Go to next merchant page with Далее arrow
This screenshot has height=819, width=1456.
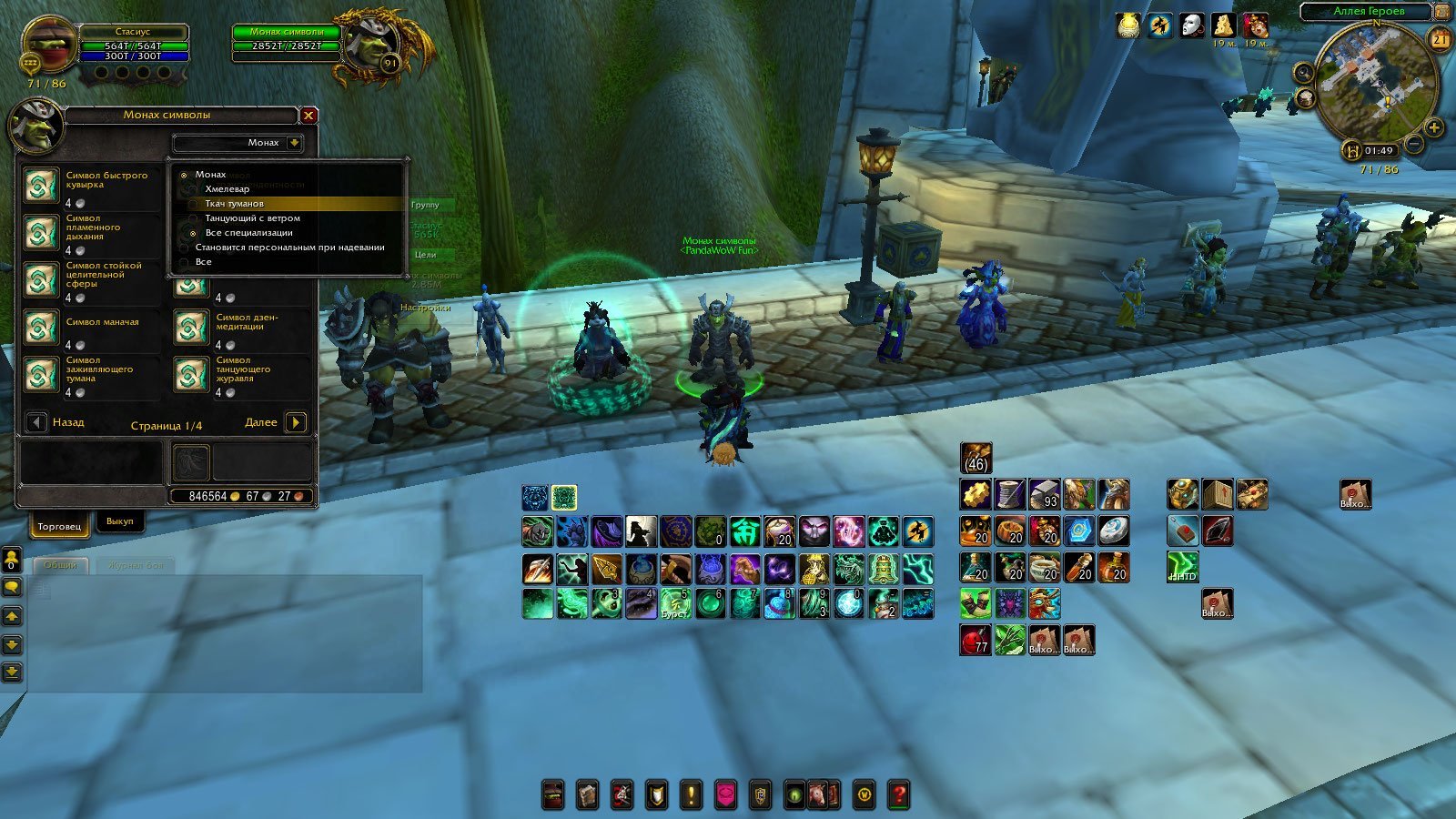pos(295,422)
